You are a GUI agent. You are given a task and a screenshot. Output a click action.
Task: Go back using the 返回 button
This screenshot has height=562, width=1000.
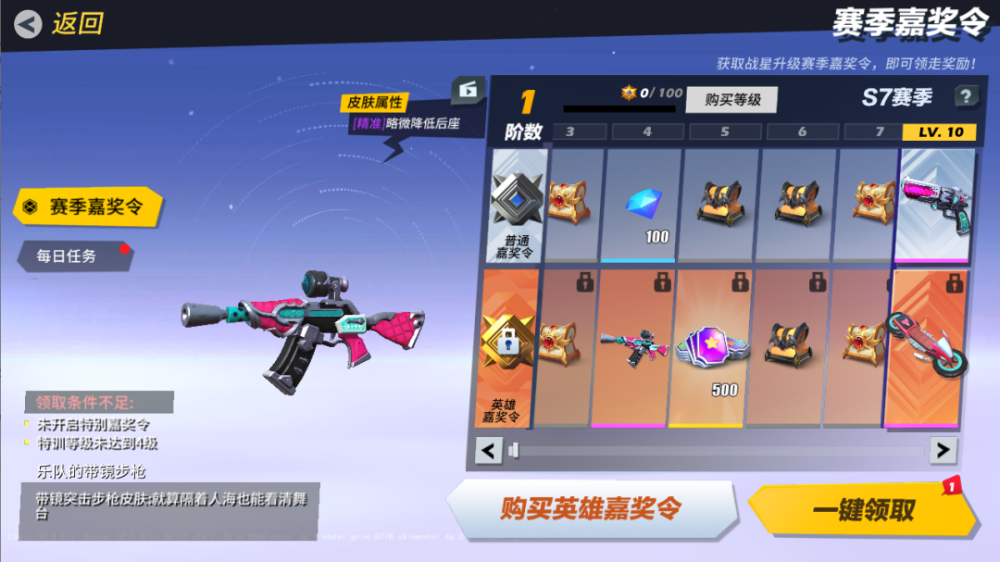point(60,23)
